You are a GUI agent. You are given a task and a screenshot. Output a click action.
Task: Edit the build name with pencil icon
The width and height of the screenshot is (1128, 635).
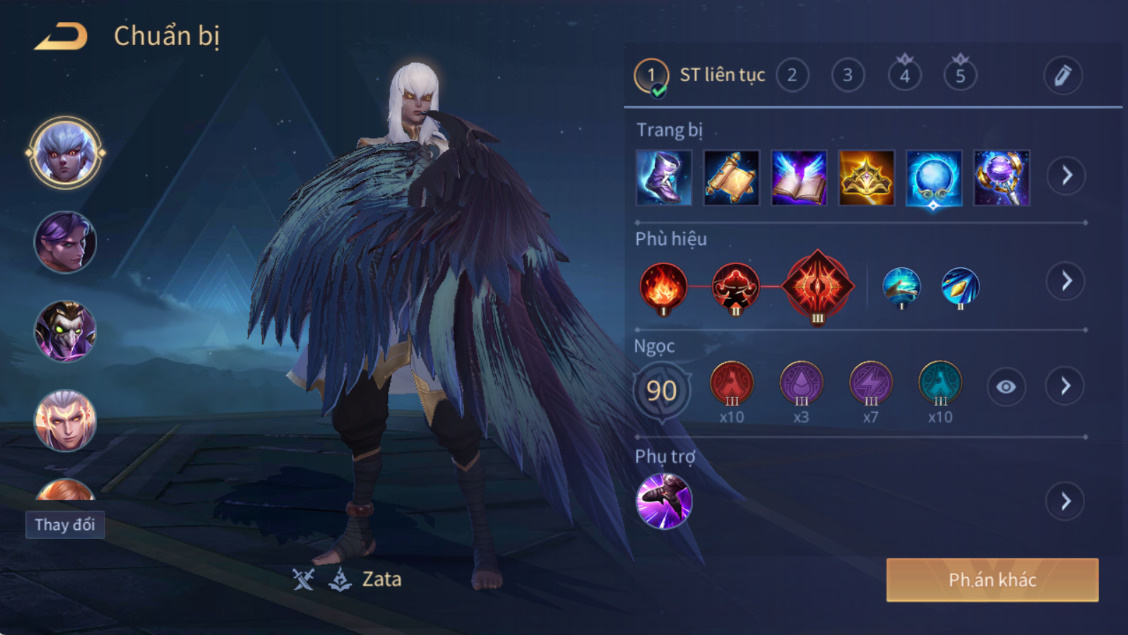point(1063,75)
